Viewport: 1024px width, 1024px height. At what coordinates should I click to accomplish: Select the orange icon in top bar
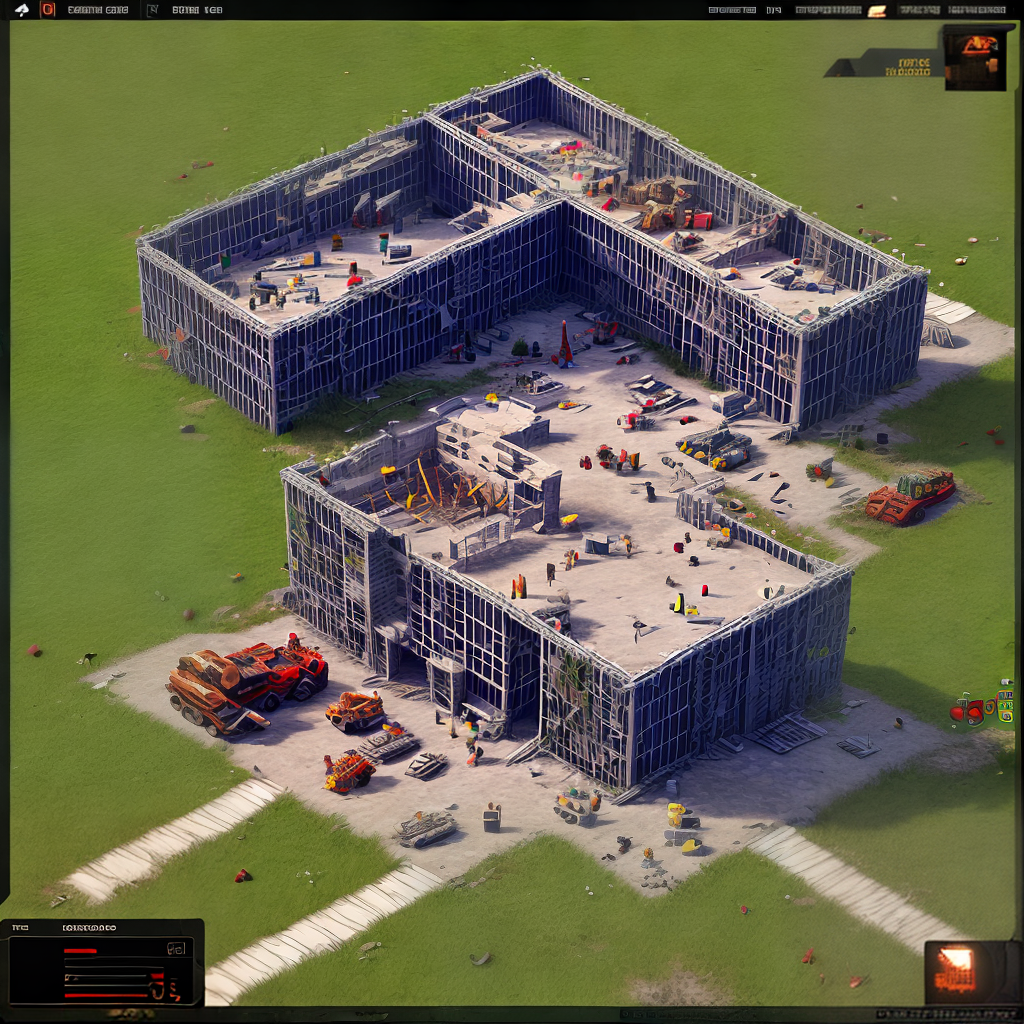pos(877,11)
